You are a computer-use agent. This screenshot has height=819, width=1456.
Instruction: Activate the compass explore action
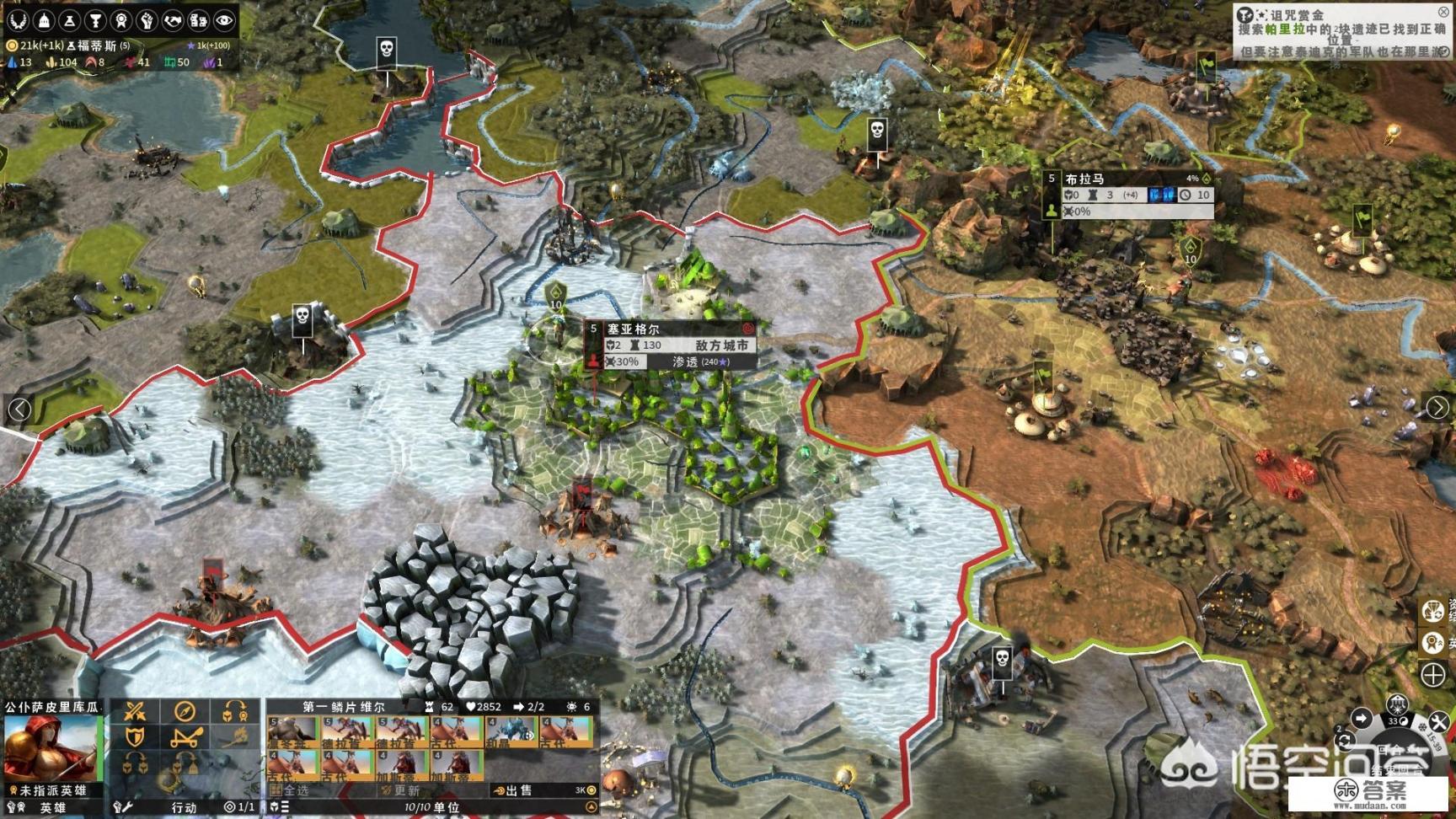click(x=185, y=712)
